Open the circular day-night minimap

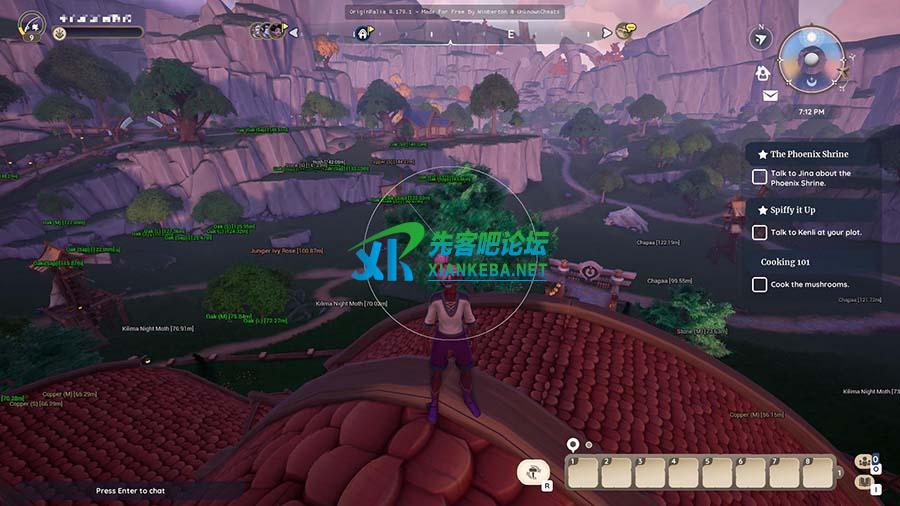coord(811,60)
